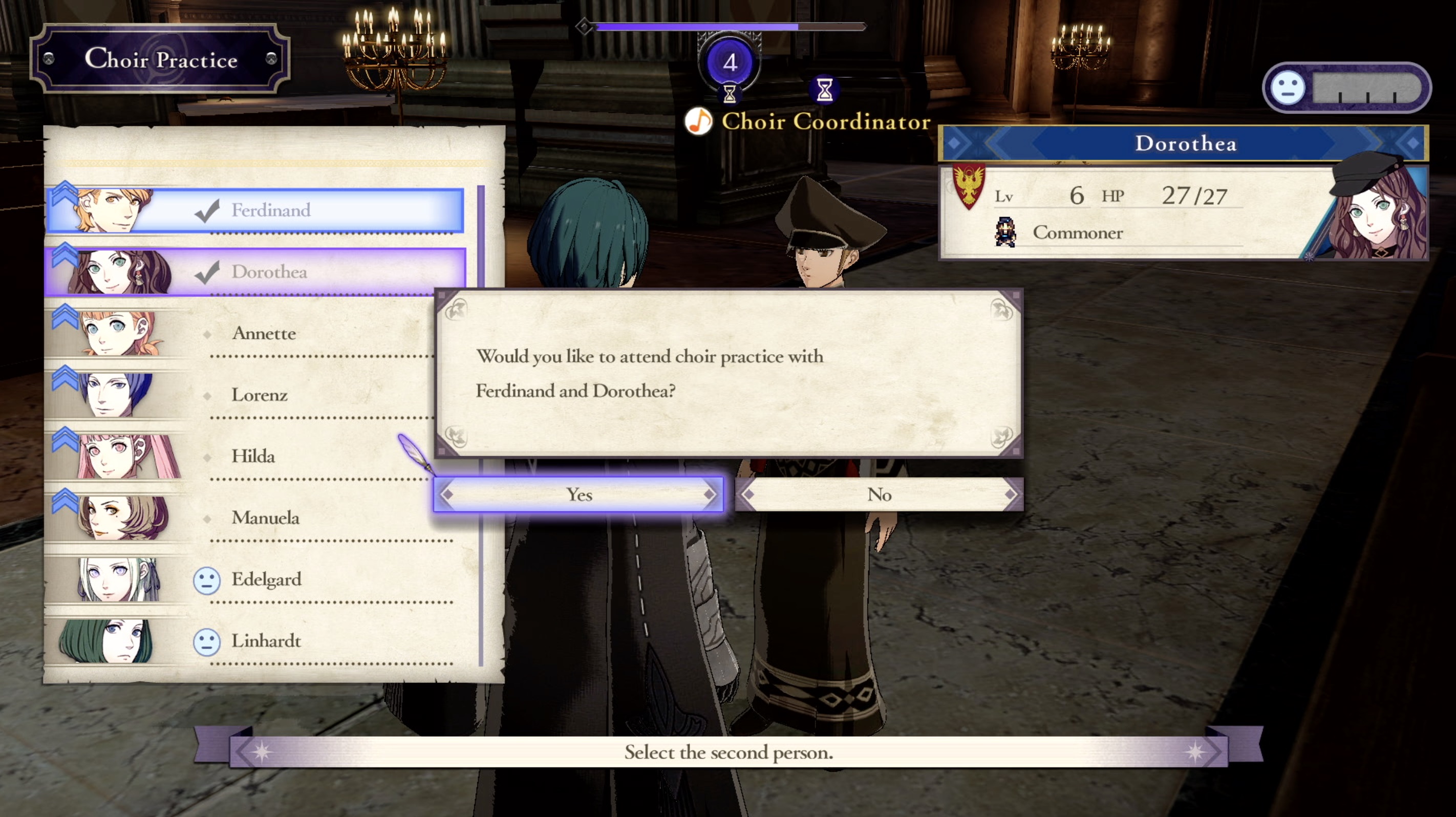Pick Annette for choir practice
Screen dimensions: 1456x817
click(x=263, y=334)
